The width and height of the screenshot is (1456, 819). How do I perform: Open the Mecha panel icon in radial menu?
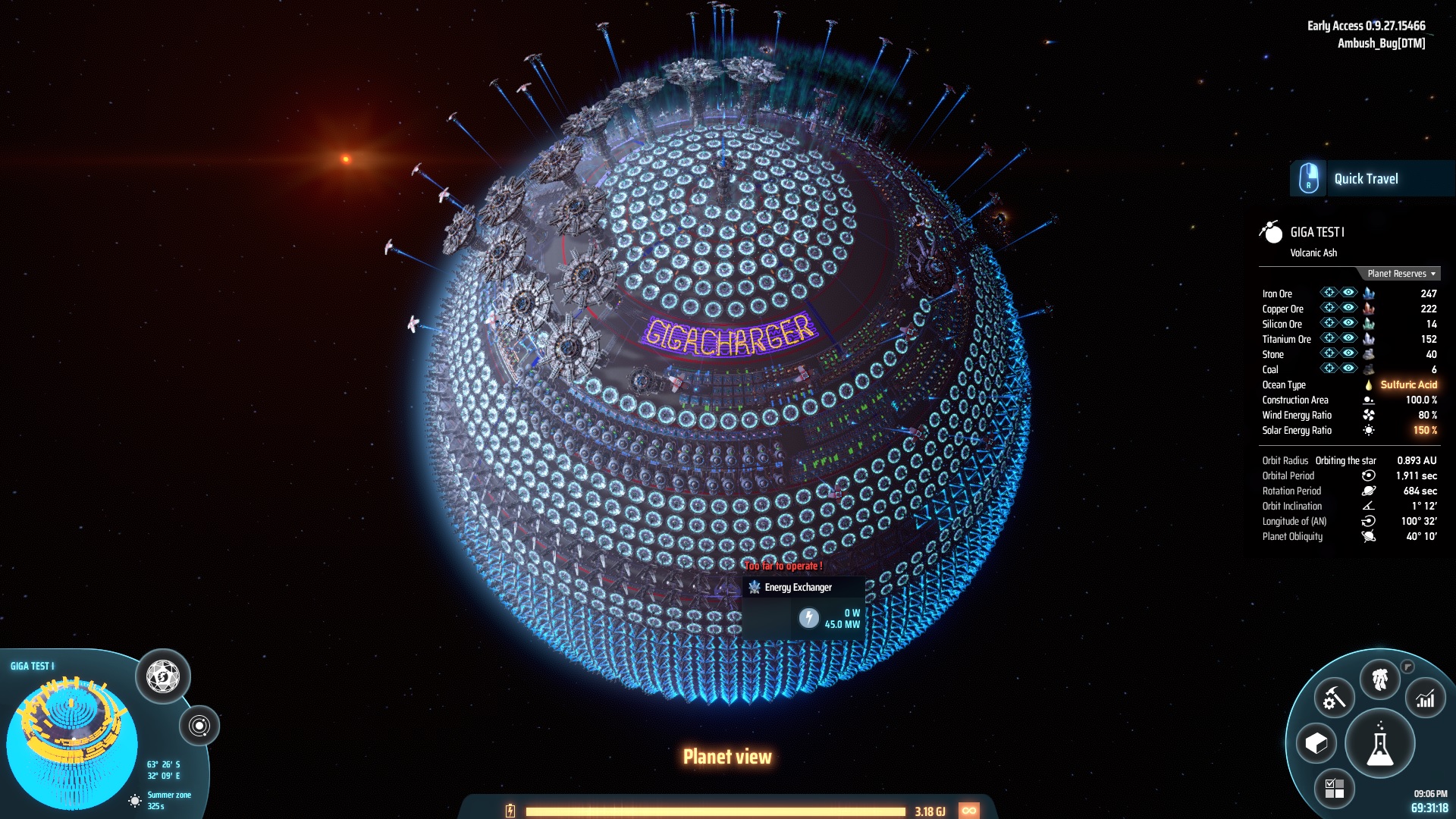(x=1380, y=677)
